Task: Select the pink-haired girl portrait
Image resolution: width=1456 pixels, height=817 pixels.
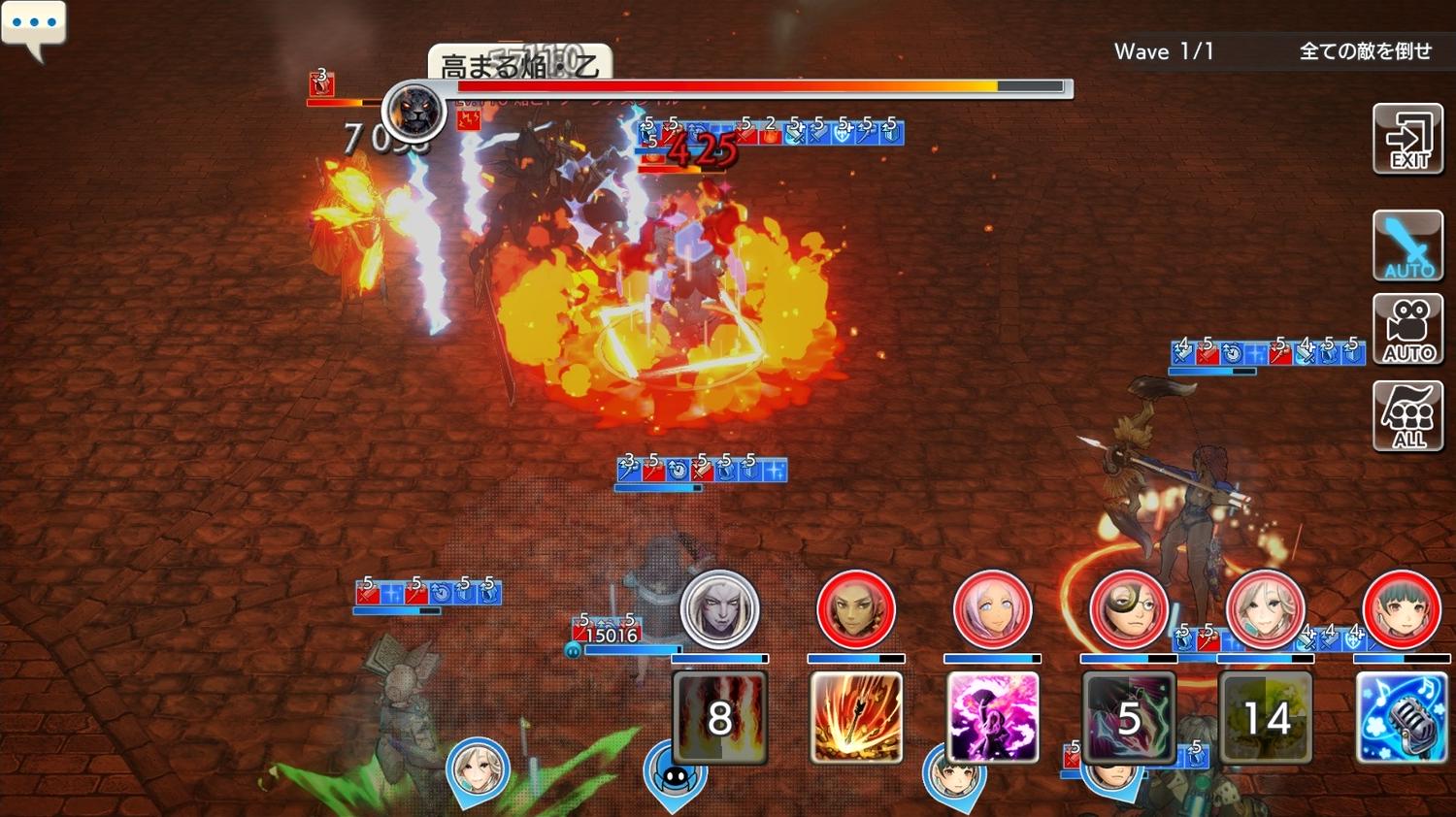Action: tap(992, 609)
